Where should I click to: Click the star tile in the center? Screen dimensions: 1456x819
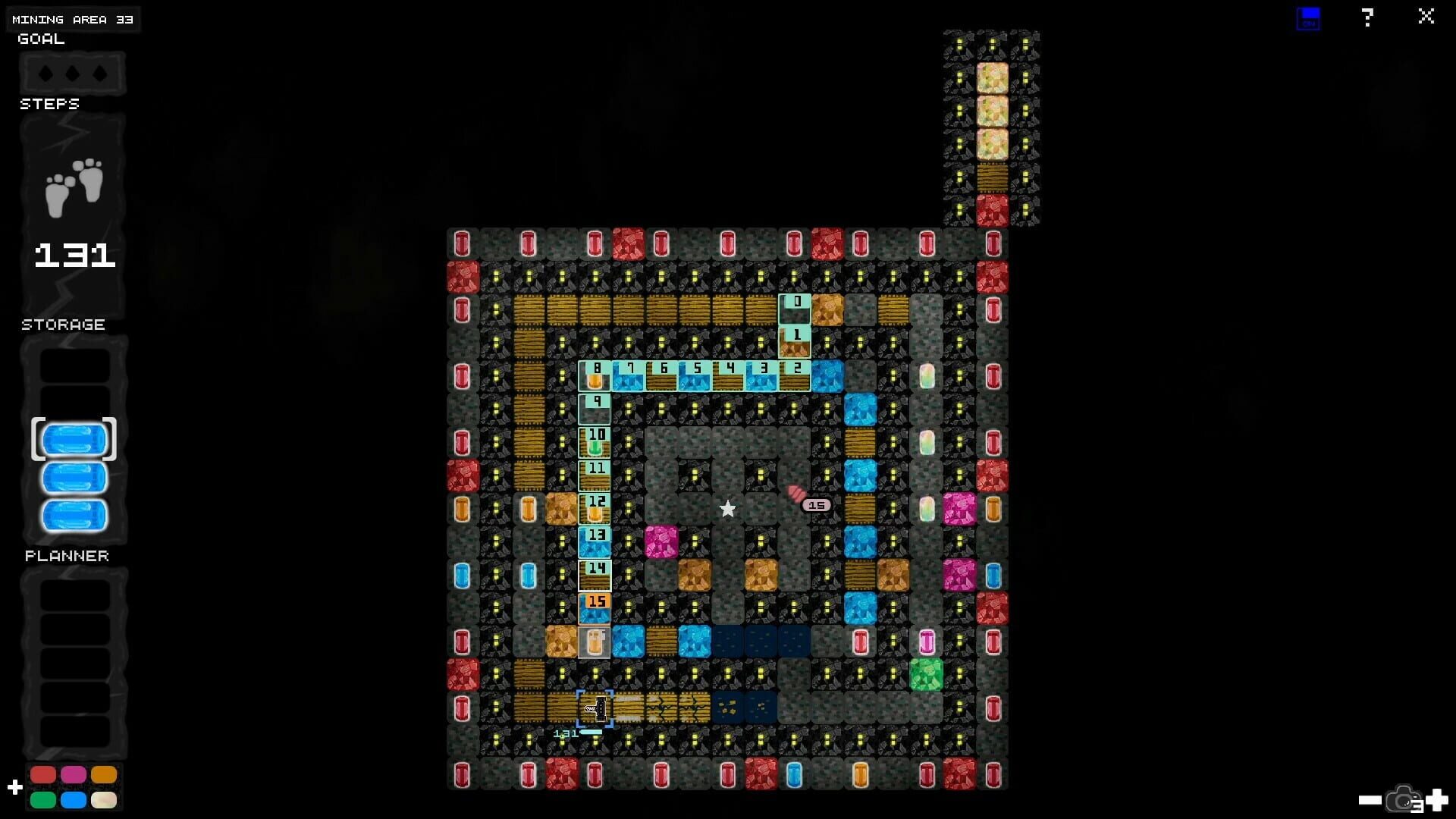coord(728,508)
